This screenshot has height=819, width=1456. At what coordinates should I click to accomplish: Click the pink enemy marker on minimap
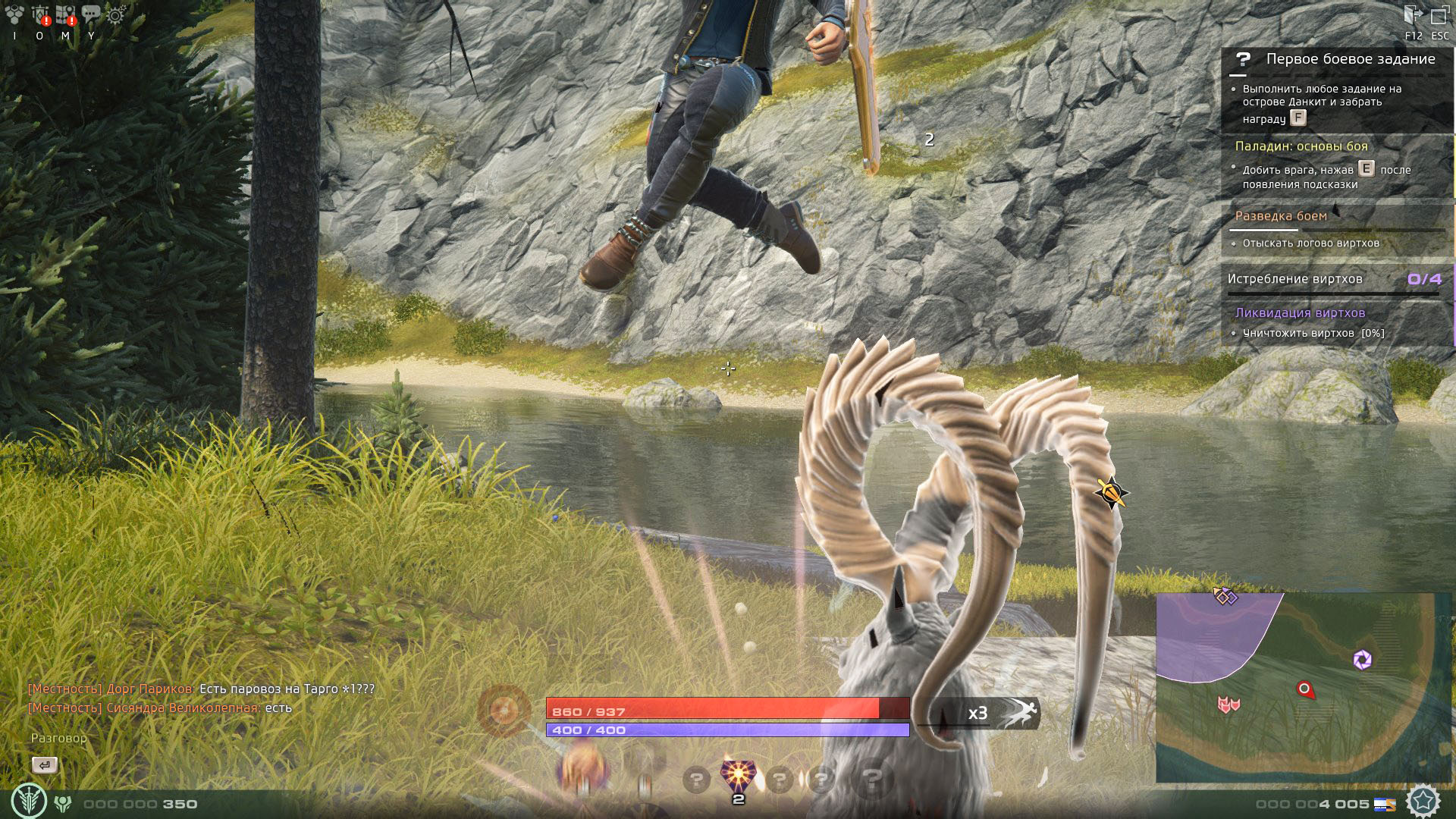(1228, 704)
